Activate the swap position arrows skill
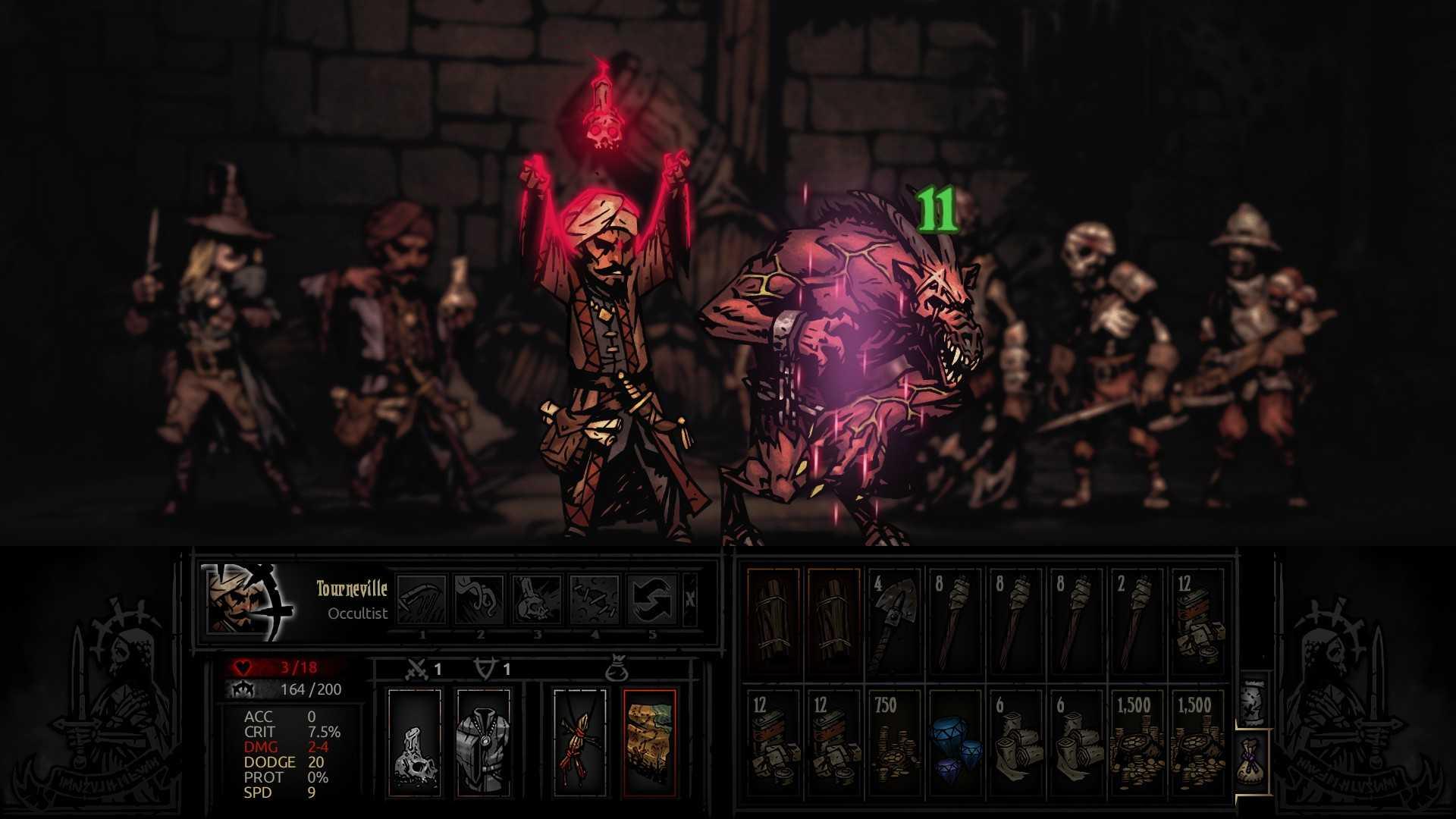The image size is (1456, 819). click(x=652, y=599)
